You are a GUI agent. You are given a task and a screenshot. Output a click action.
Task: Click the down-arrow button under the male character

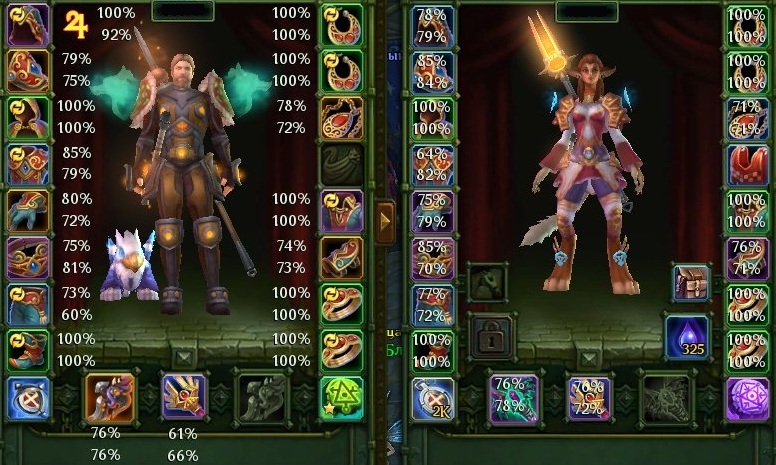(184, 357)
